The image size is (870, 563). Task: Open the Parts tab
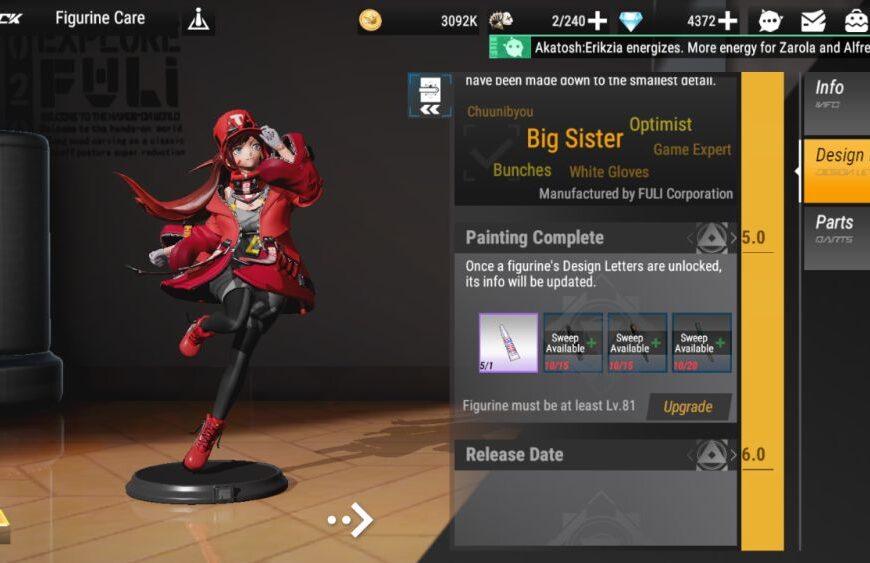(836, 229)
